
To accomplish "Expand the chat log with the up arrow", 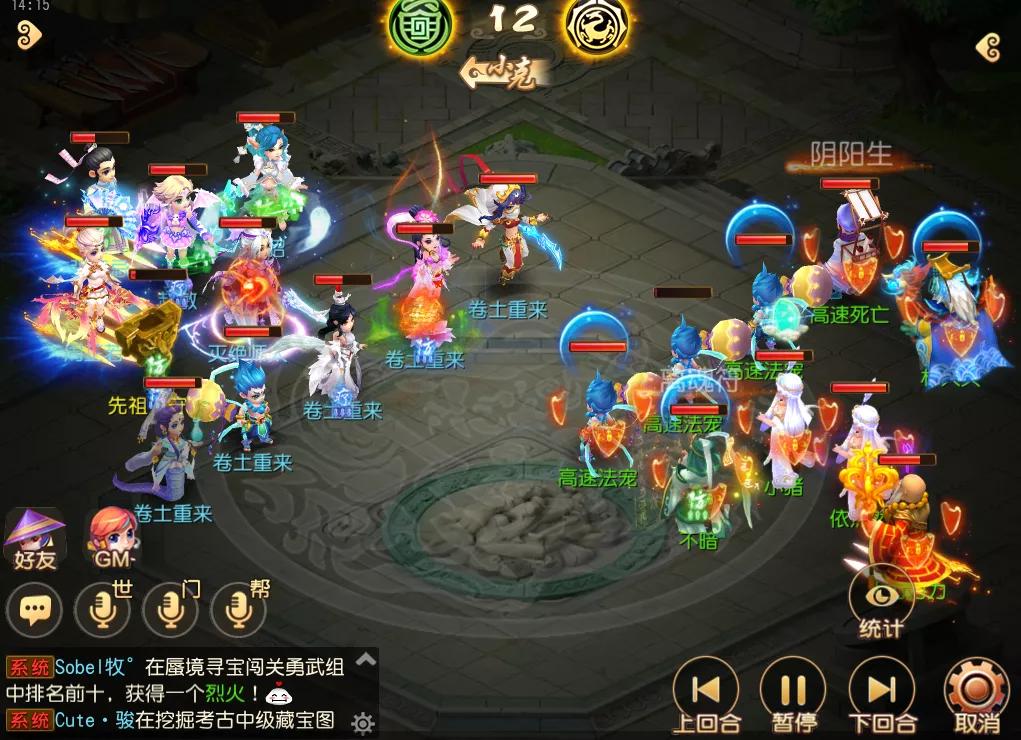I will 366,659.
